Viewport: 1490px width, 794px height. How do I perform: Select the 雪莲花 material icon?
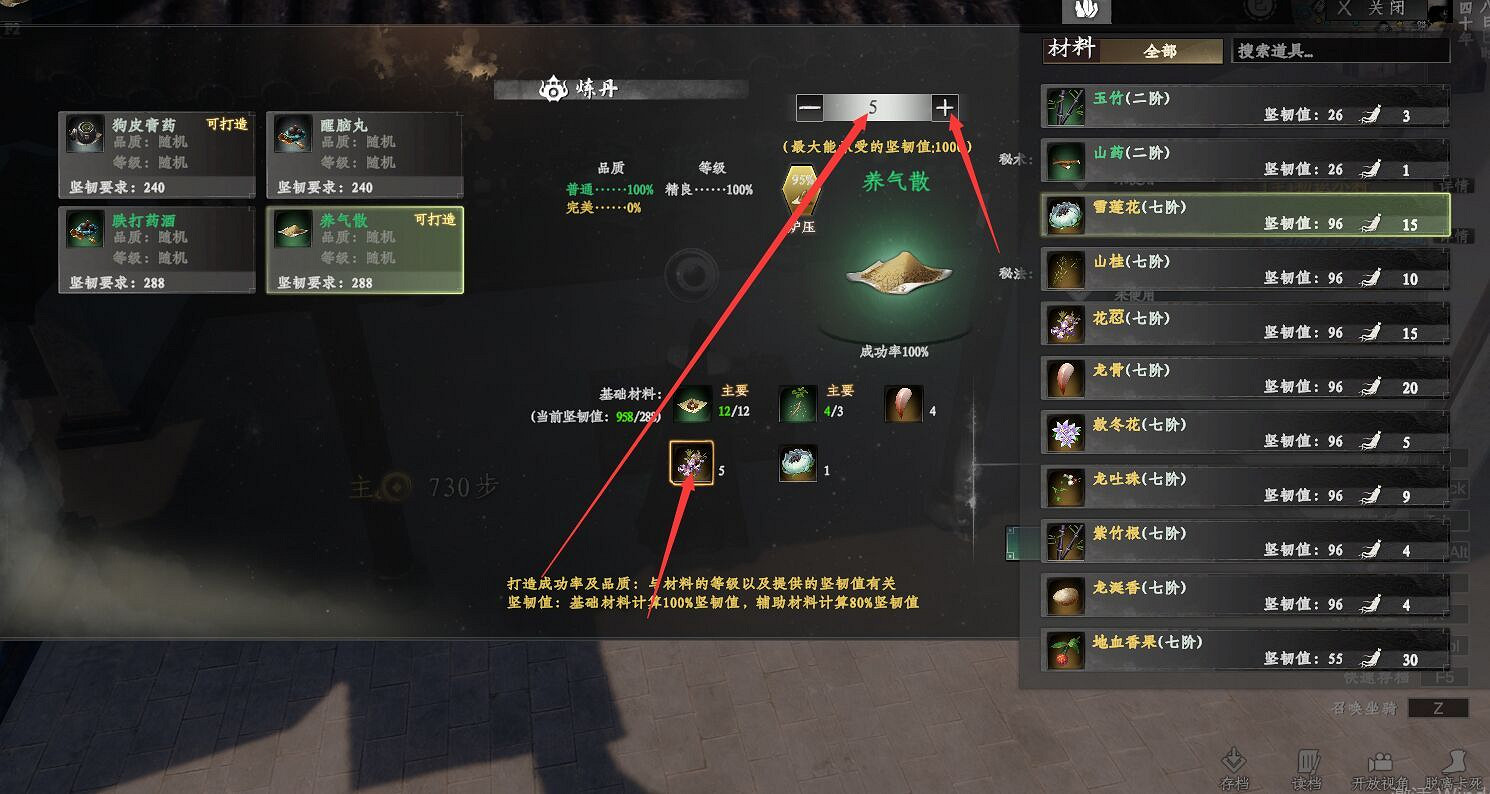click(1065, 215)
